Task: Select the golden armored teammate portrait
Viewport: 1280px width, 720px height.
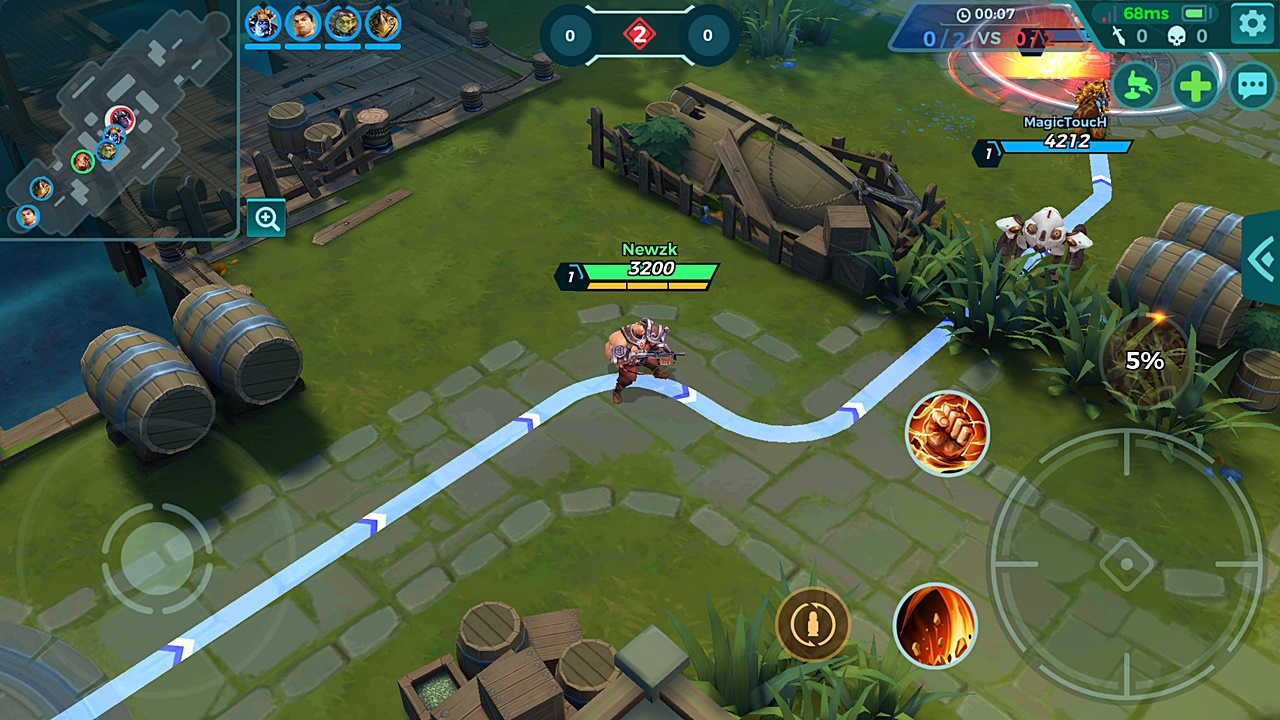Action: click(383, 23)
